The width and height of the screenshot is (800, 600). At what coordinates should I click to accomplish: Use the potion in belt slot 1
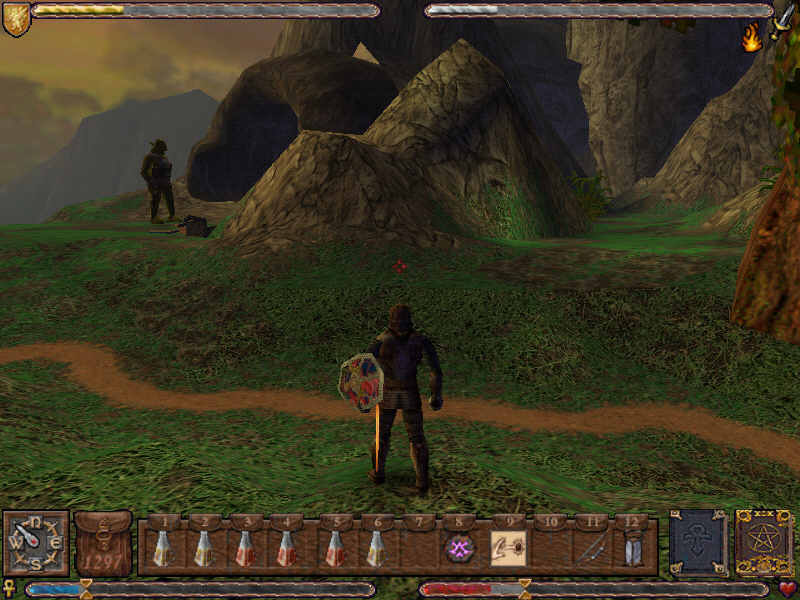coord(161,548)
